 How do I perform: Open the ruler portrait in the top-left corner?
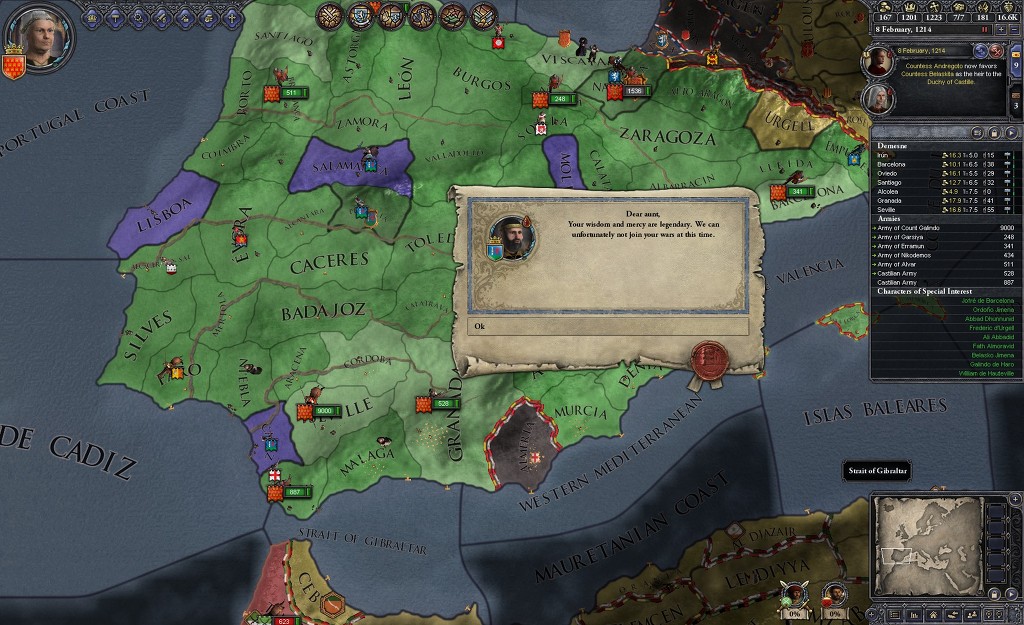pos(38,35)
